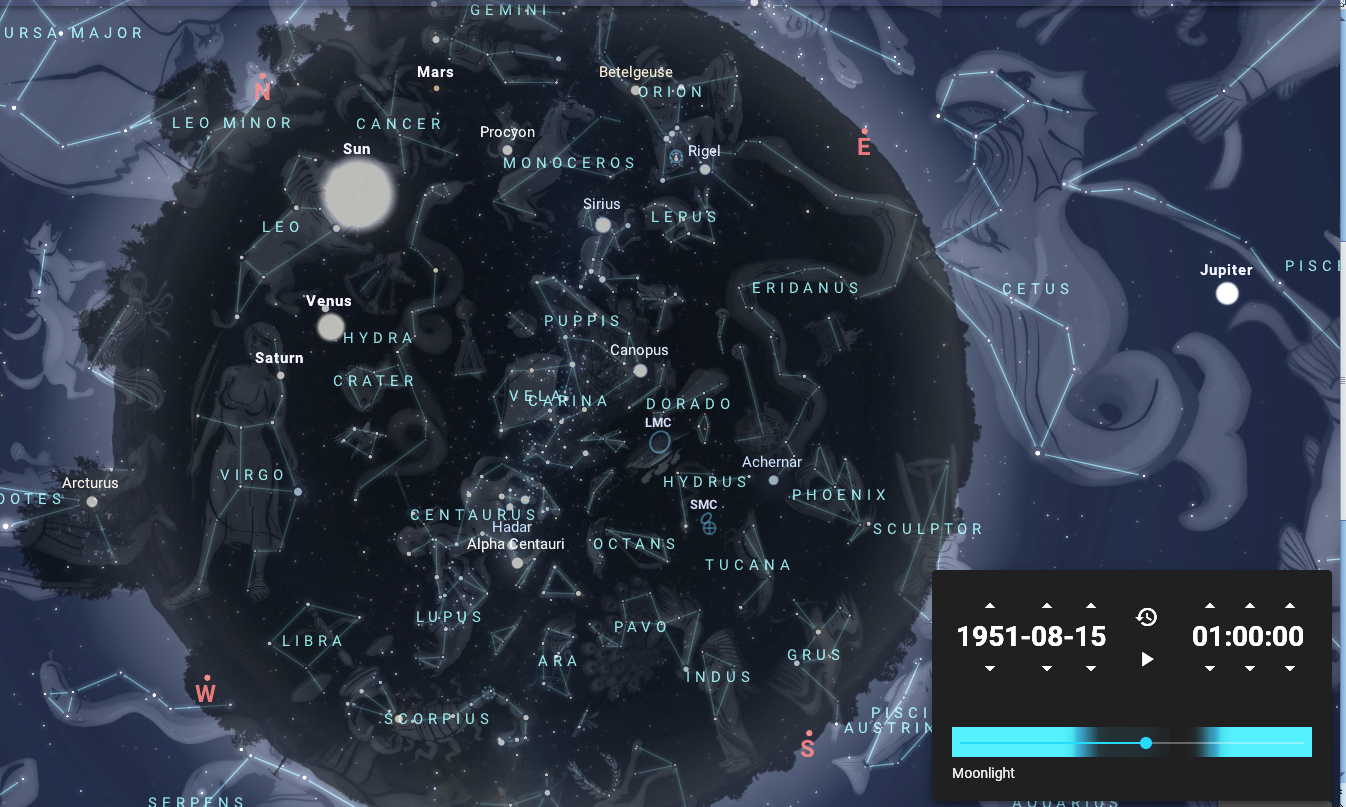Decrement the seconds value
The width and height of the screenshot is (1346, 807).
1290,668
